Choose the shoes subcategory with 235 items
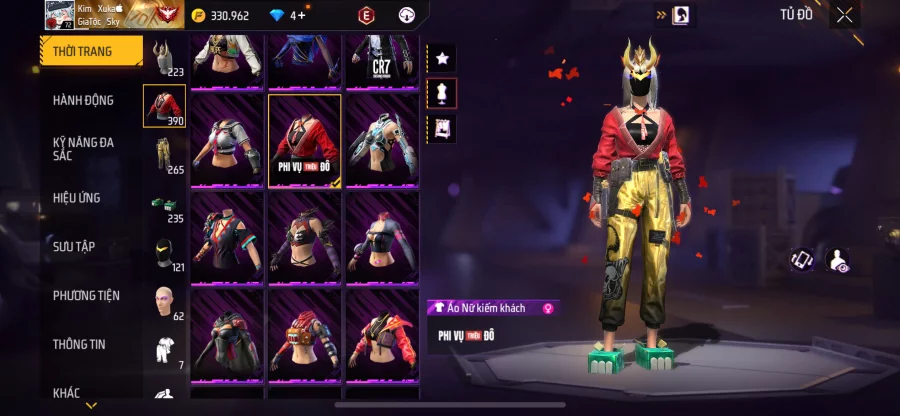Screen dimensions: 900x416 pyautogui.click(x=165, y=205)
